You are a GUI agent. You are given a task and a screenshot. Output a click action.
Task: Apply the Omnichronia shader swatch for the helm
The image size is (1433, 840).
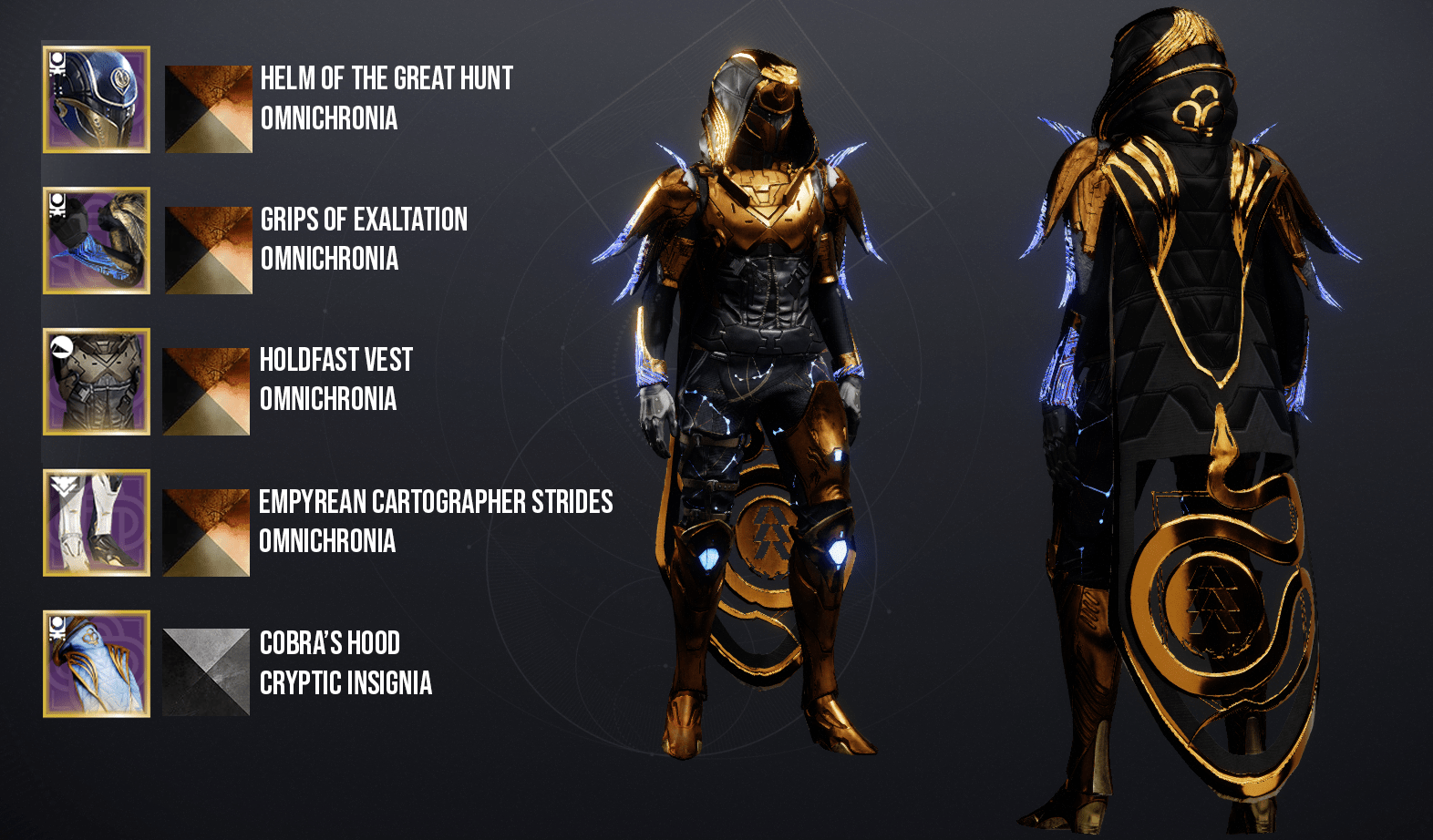pyautogui.click(x=207, y=108)
